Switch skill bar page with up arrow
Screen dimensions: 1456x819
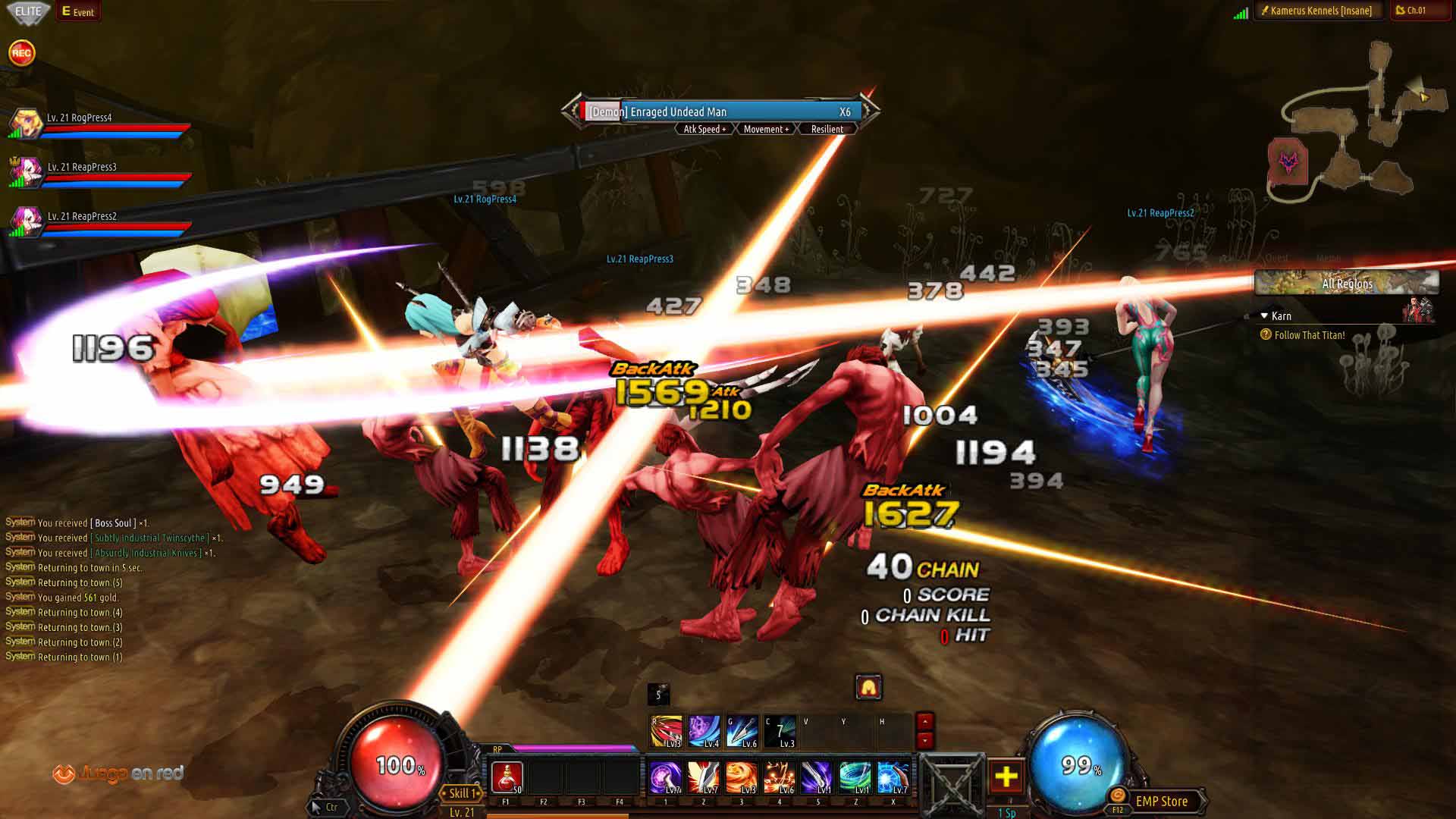coord(924,721)
